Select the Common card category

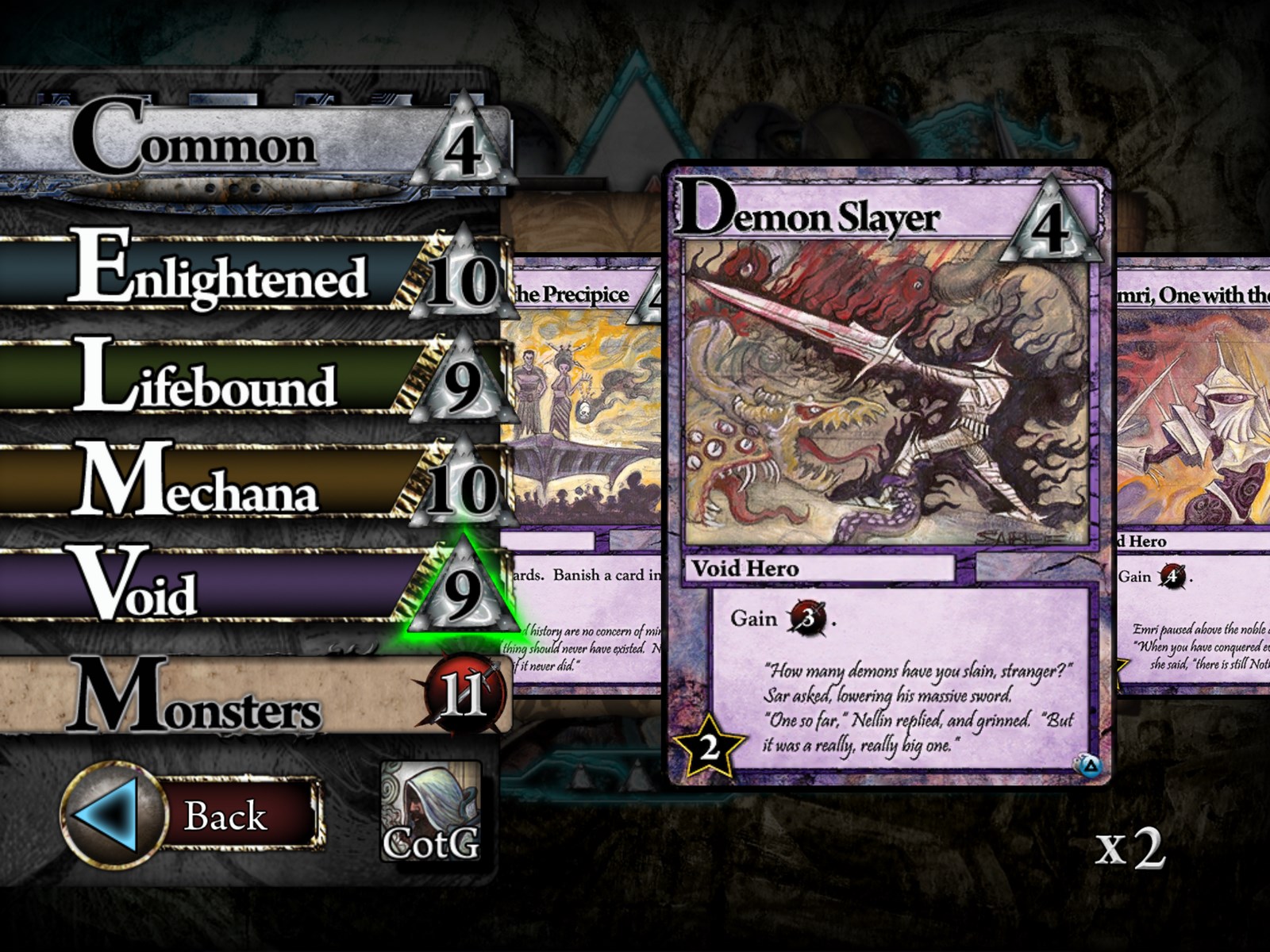tap(238, 143)
